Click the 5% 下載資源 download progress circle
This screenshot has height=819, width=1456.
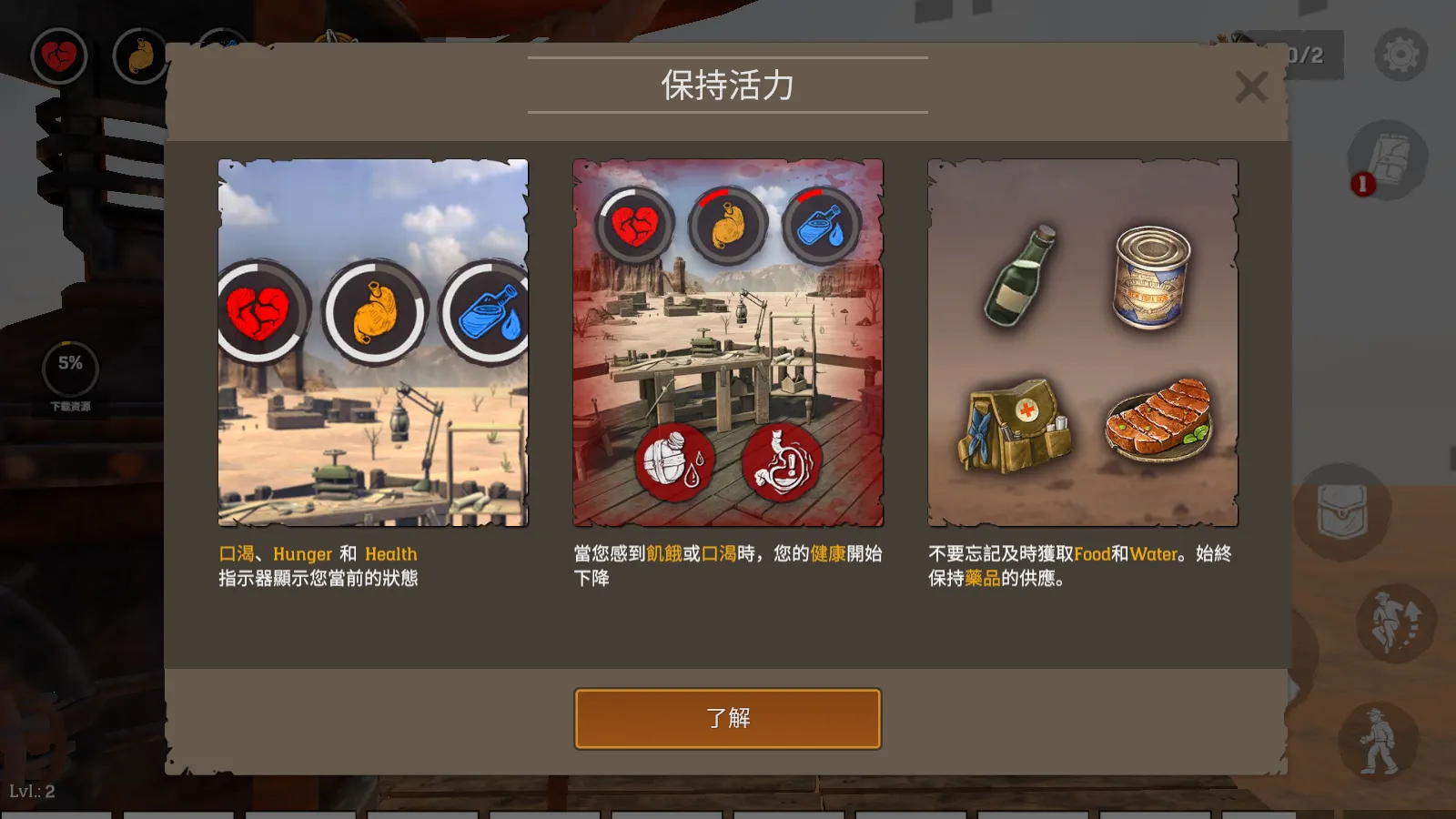68,367
